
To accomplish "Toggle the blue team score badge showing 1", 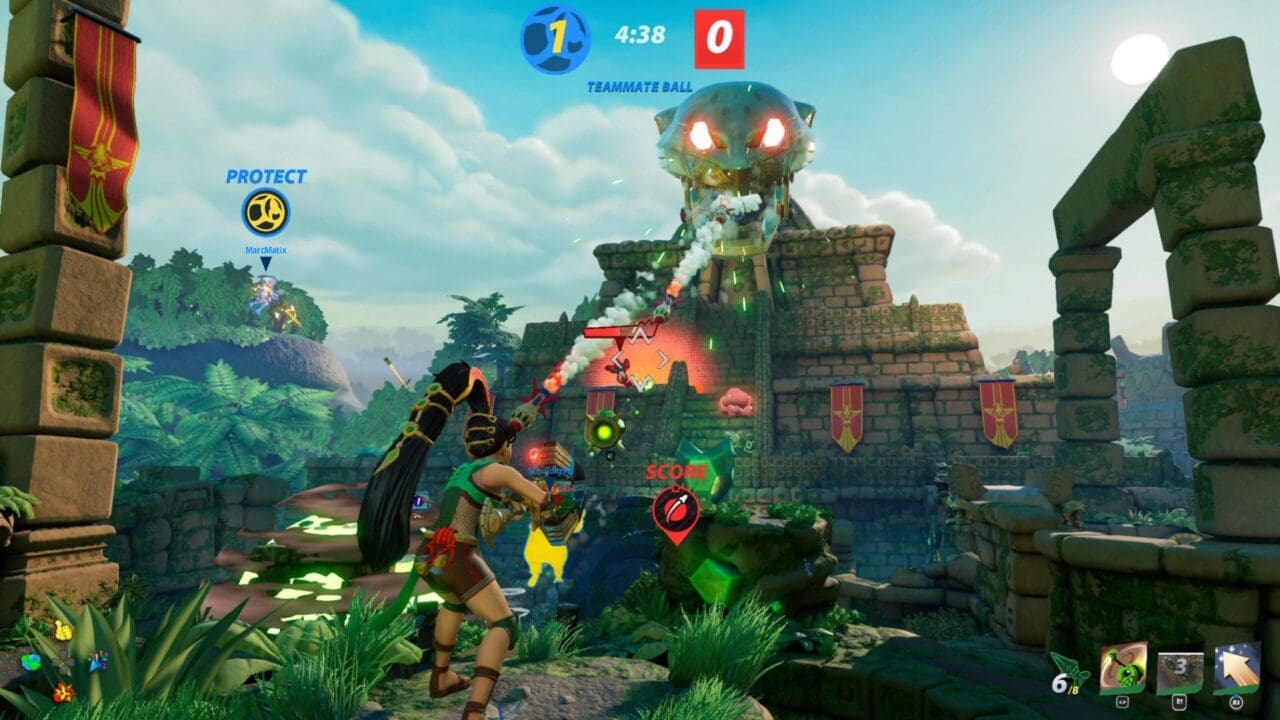I will pos(553,39).
